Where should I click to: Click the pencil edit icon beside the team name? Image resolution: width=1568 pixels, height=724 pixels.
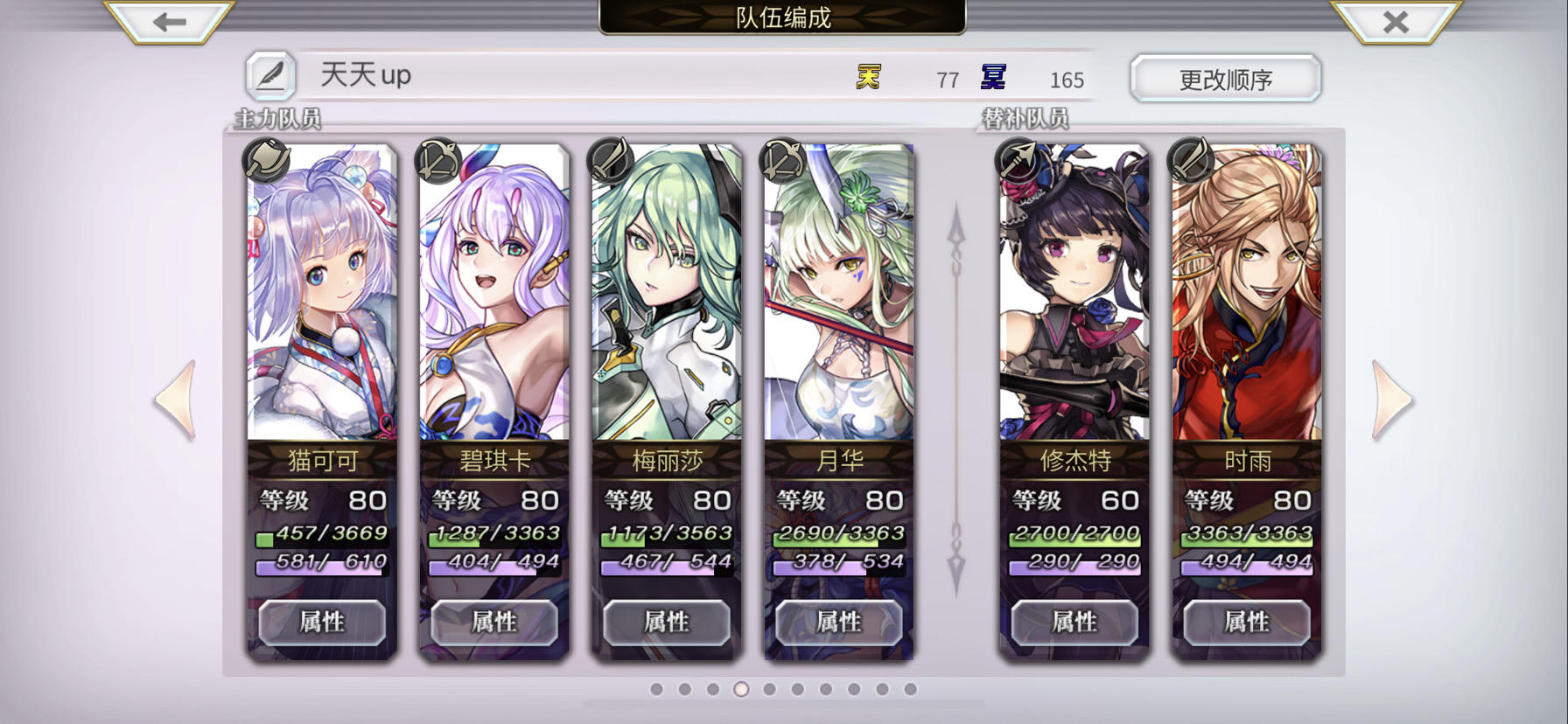point(271,77)
